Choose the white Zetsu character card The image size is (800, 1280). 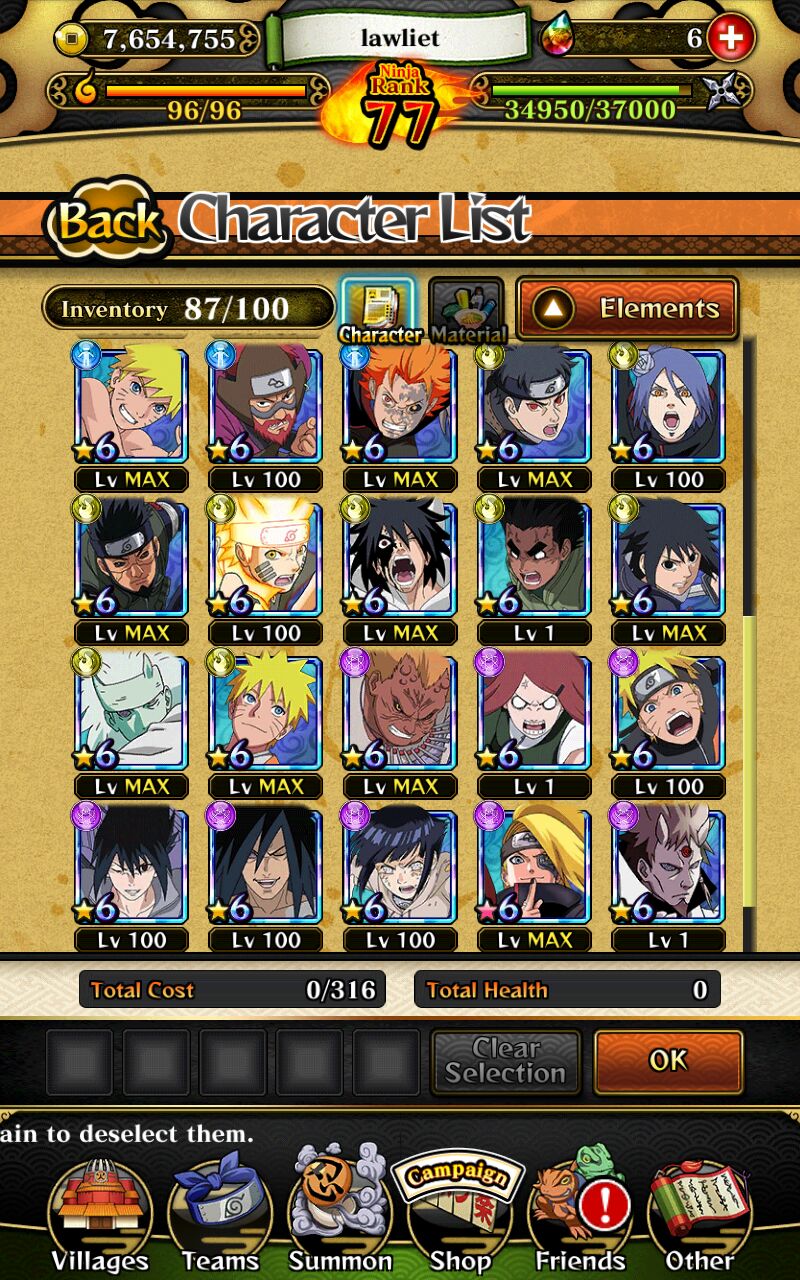pyautogui.click(x=131, y=712)
